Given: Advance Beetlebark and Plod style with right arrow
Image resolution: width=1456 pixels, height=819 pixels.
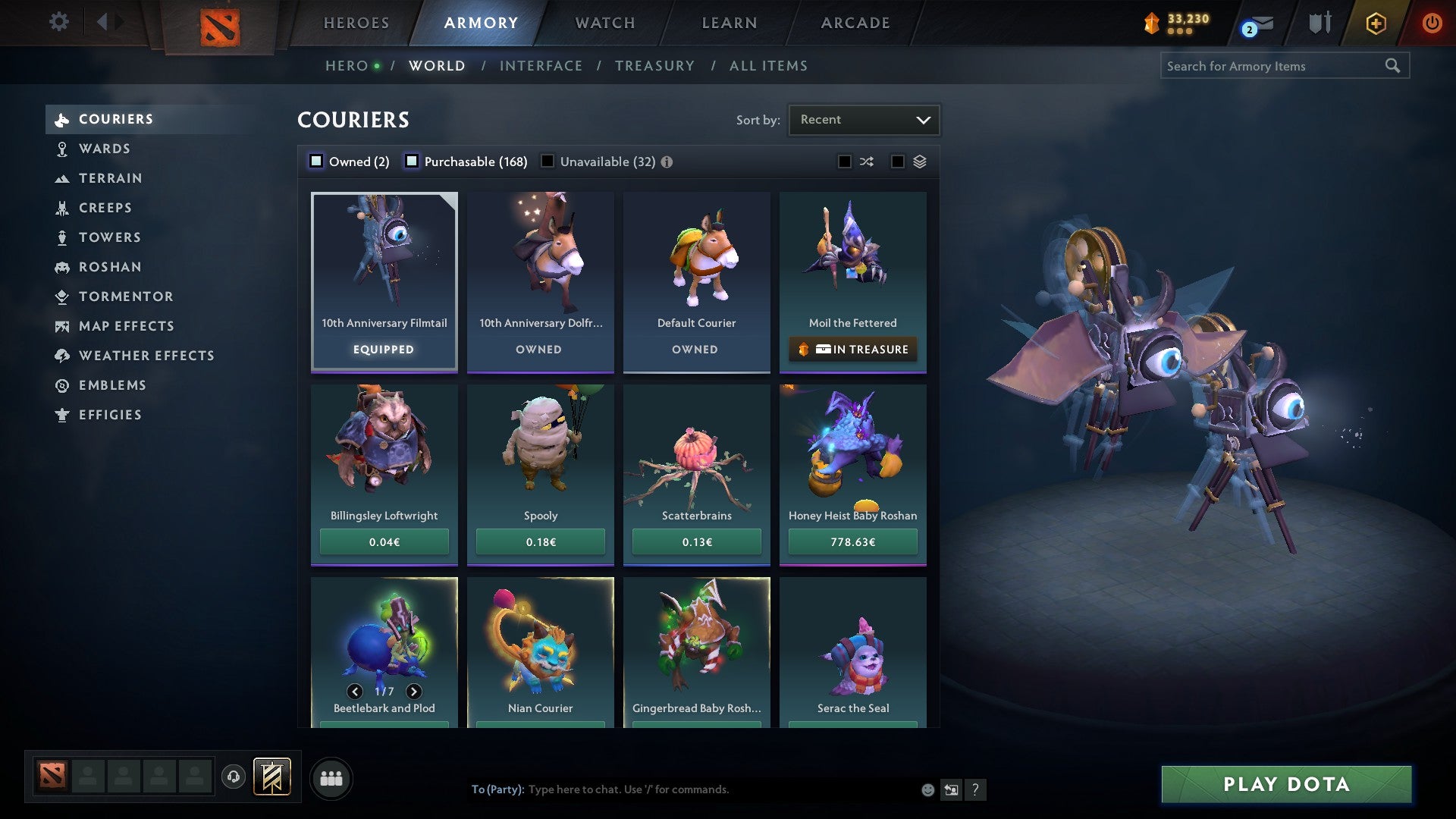Looking at the screenshot, I should pos(414,692).
